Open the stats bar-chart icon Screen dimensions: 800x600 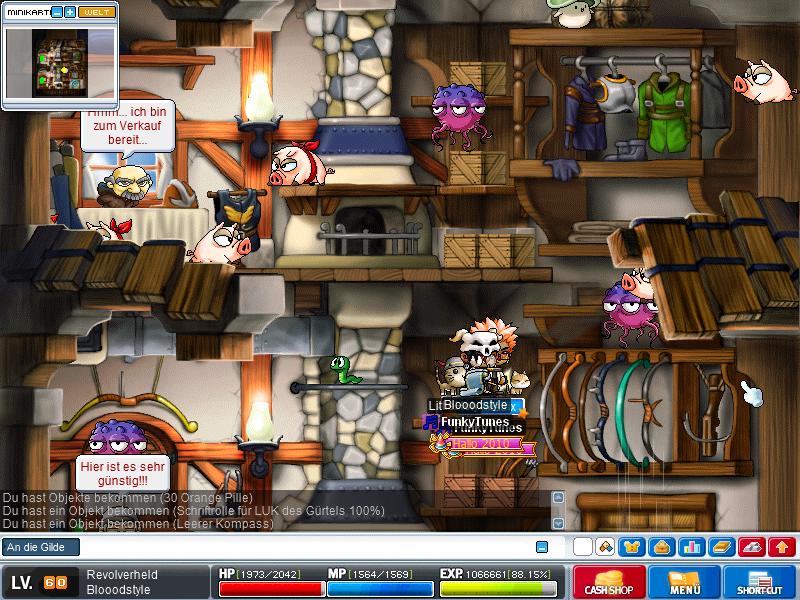[x=691, y=547]
